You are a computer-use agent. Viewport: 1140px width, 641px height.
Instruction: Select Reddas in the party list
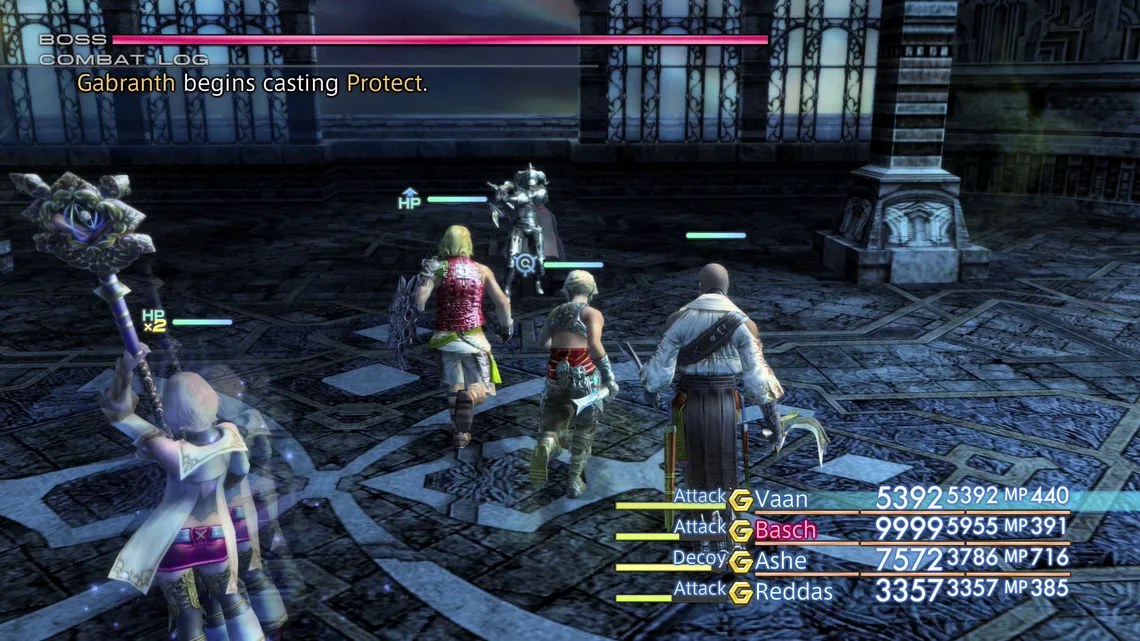(794, 592)
